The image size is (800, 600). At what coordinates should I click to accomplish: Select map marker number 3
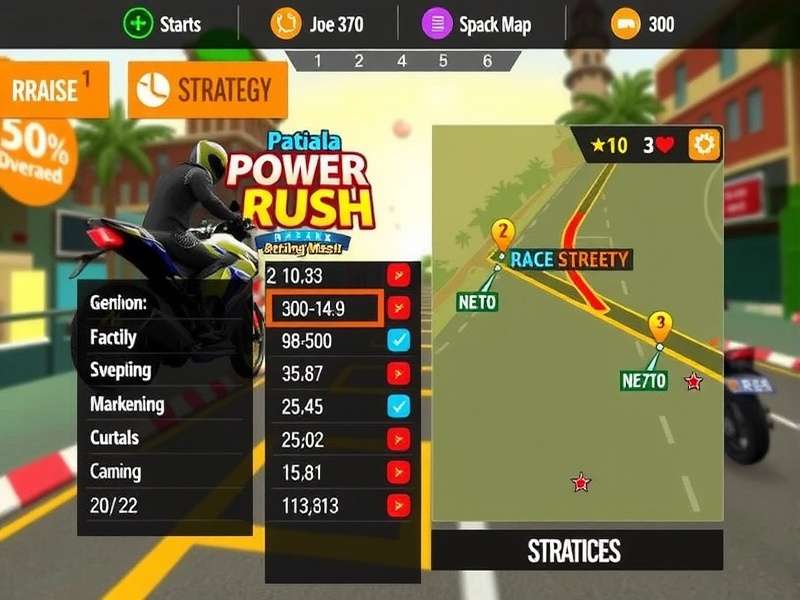(x=659, y=324)
